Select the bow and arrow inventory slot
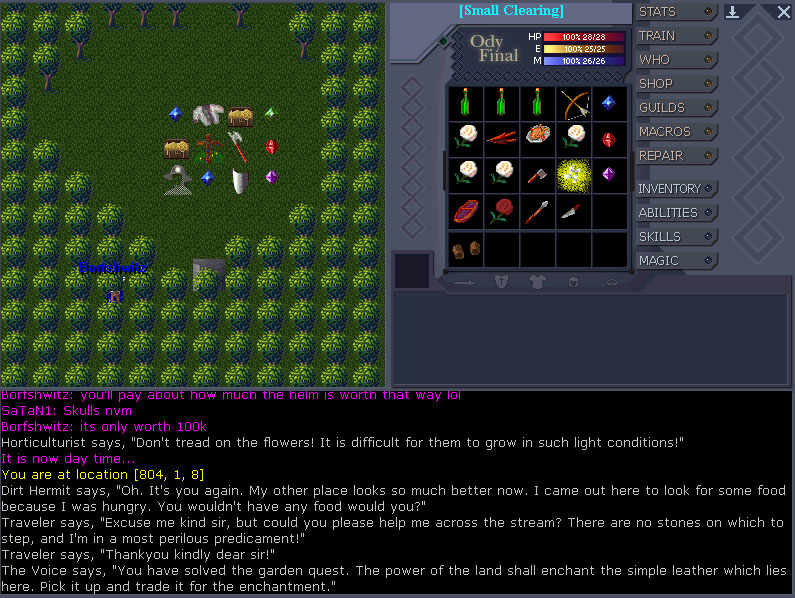 [574, 103]
